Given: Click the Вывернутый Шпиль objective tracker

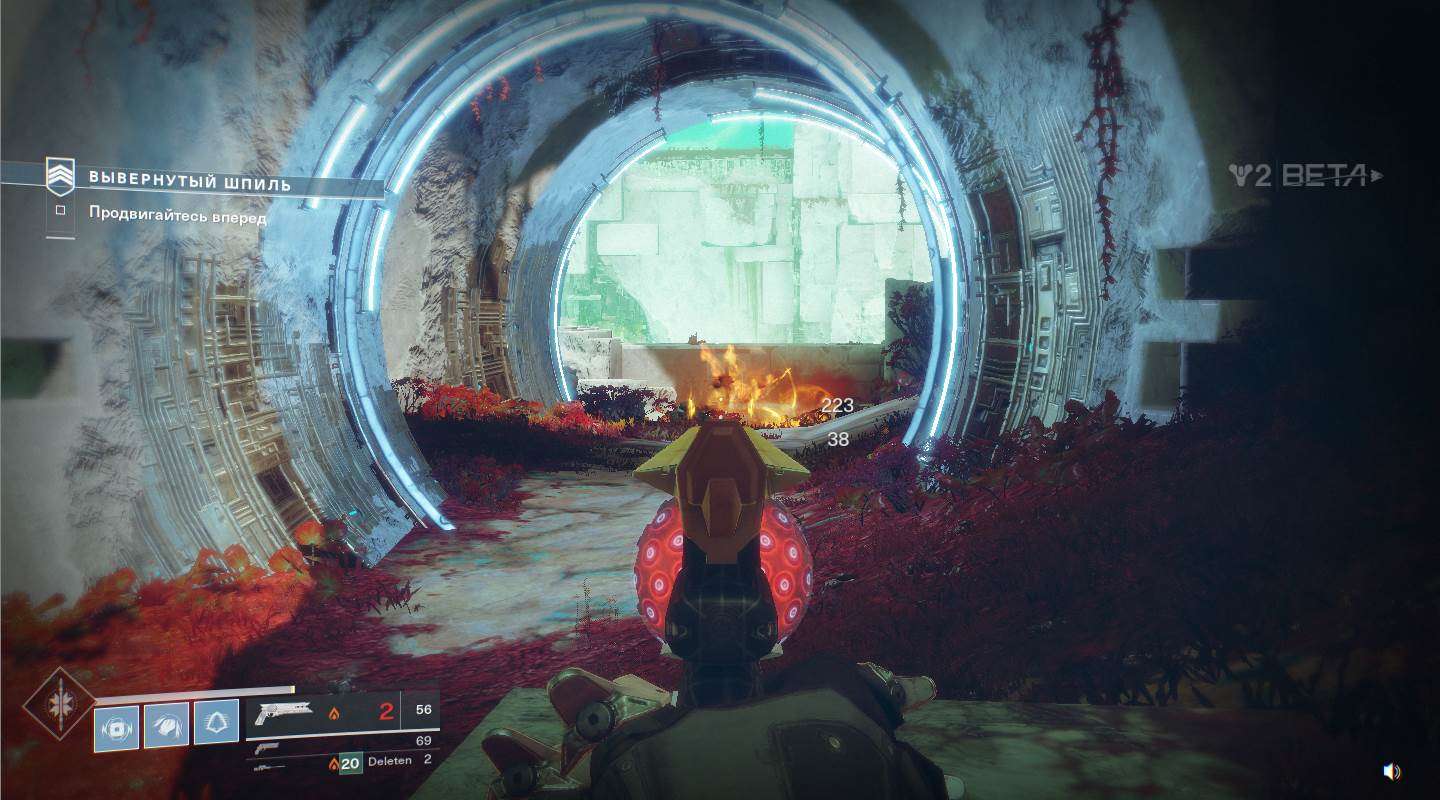Looking at the screenshot, I should coord(190,182).
